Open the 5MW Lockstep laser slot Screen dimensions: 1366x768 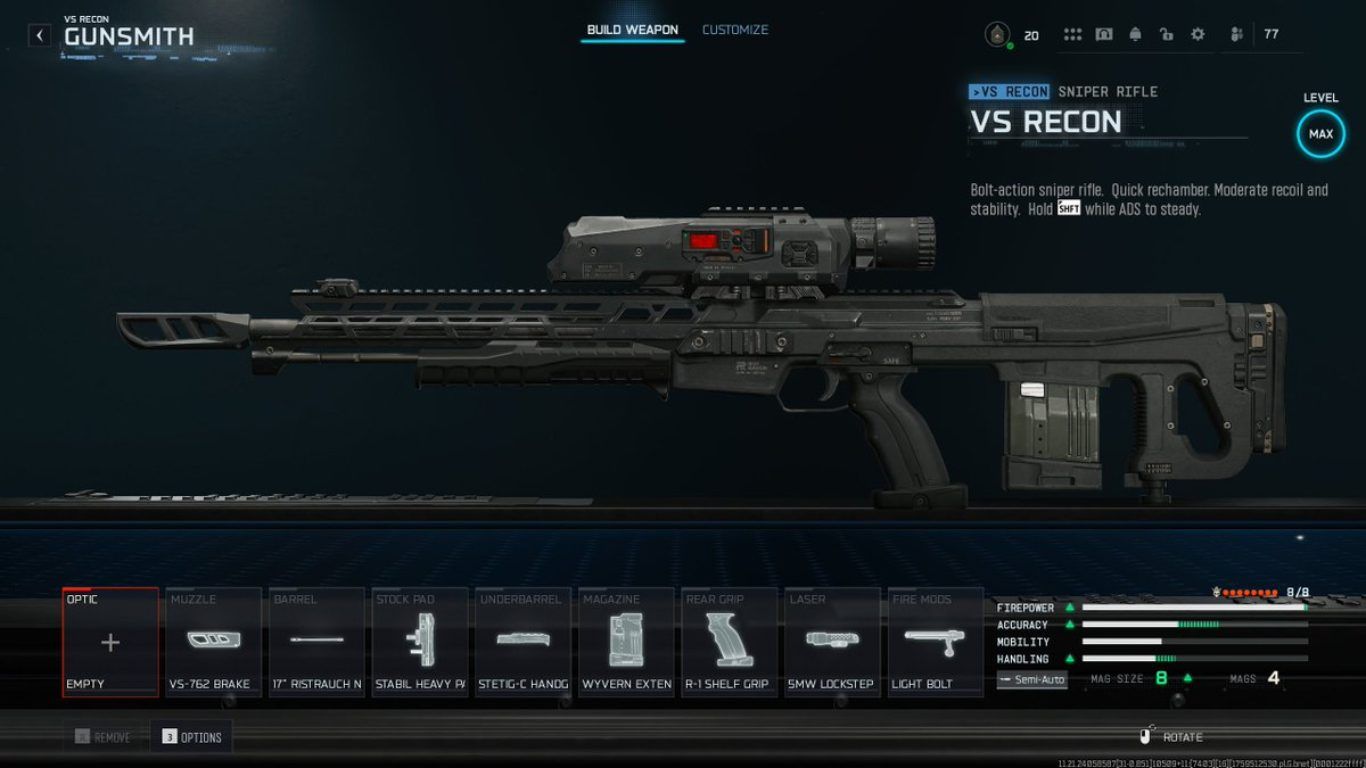point(833,642)
